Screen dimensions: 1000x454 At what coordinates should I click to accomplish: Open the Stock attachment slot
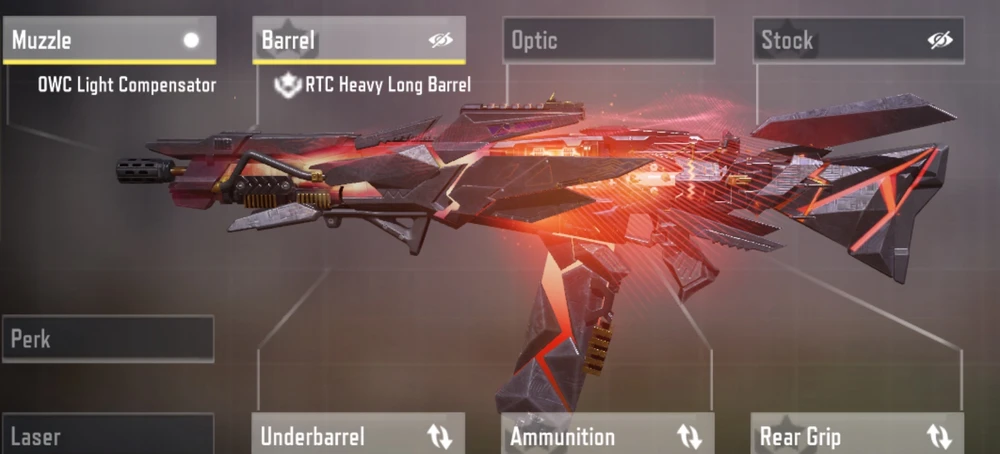click(x=830, y=41)
